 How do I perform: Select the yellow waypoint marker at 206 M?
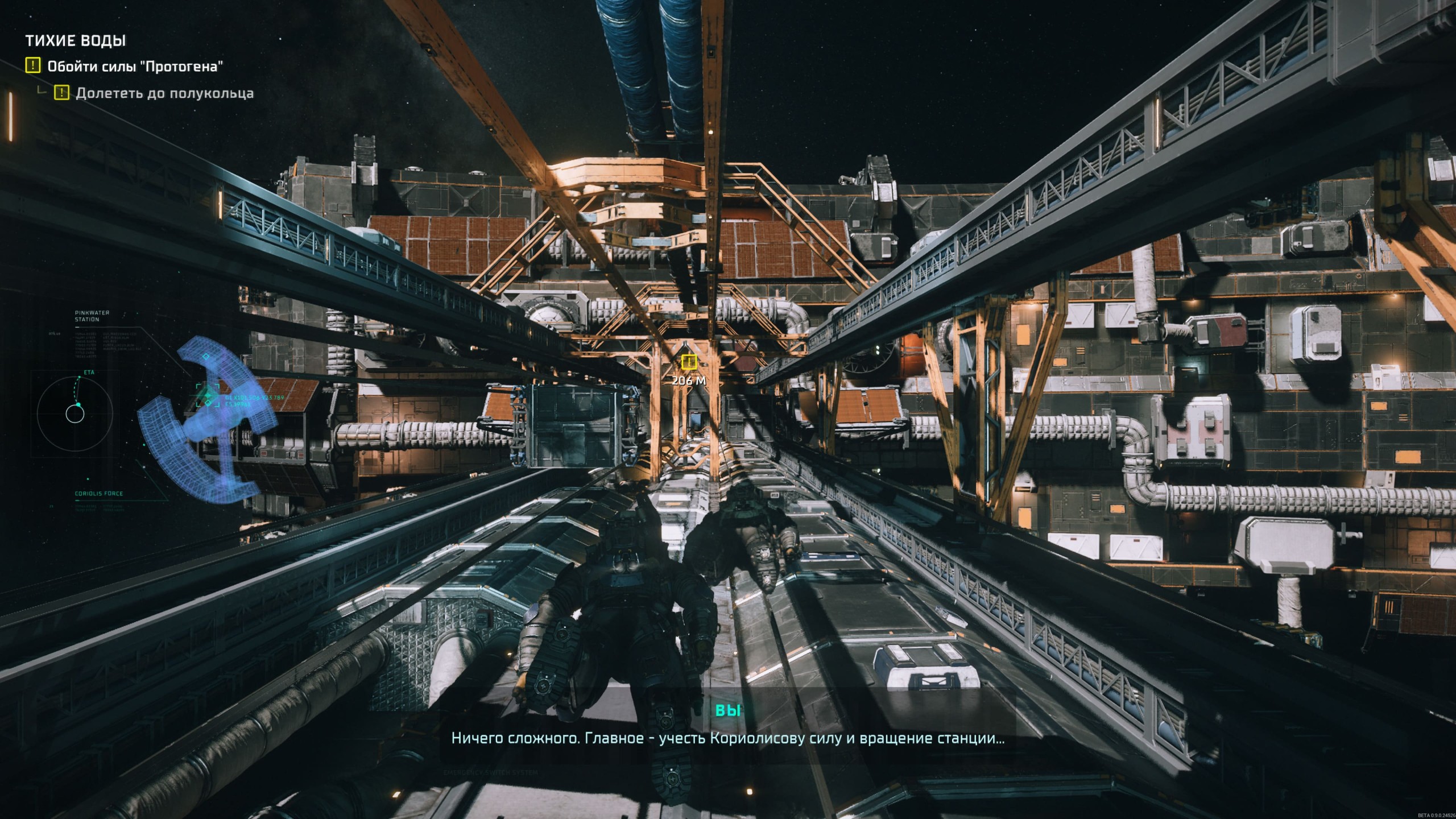689,362
